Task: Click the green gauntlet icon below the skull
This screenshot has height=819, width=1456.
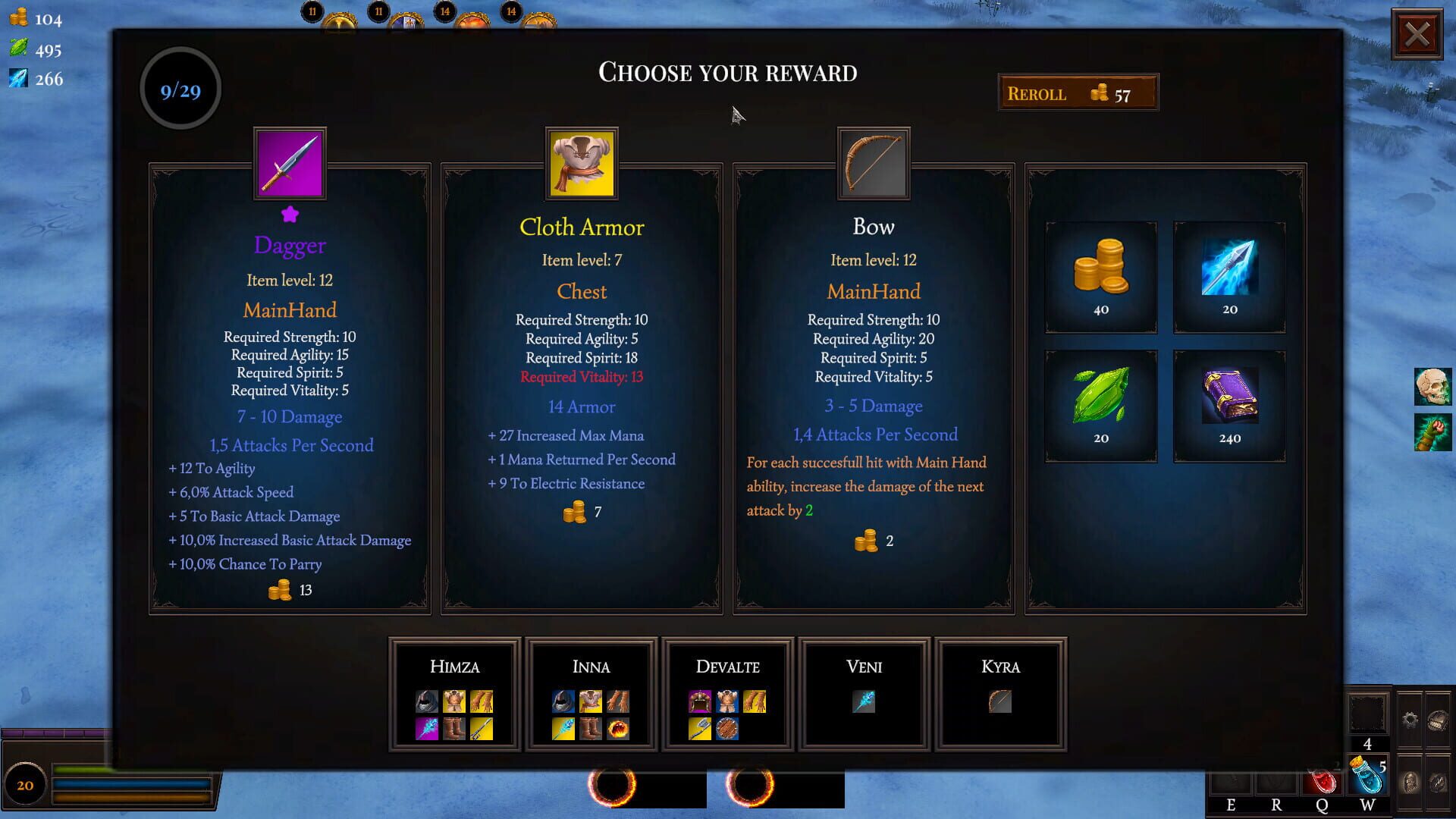Action: tap(1433, 432)
